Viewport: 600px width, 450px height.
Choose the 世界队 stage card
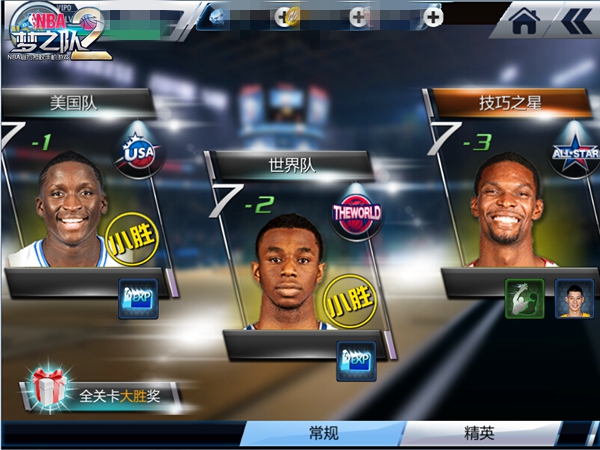(288, 255)
